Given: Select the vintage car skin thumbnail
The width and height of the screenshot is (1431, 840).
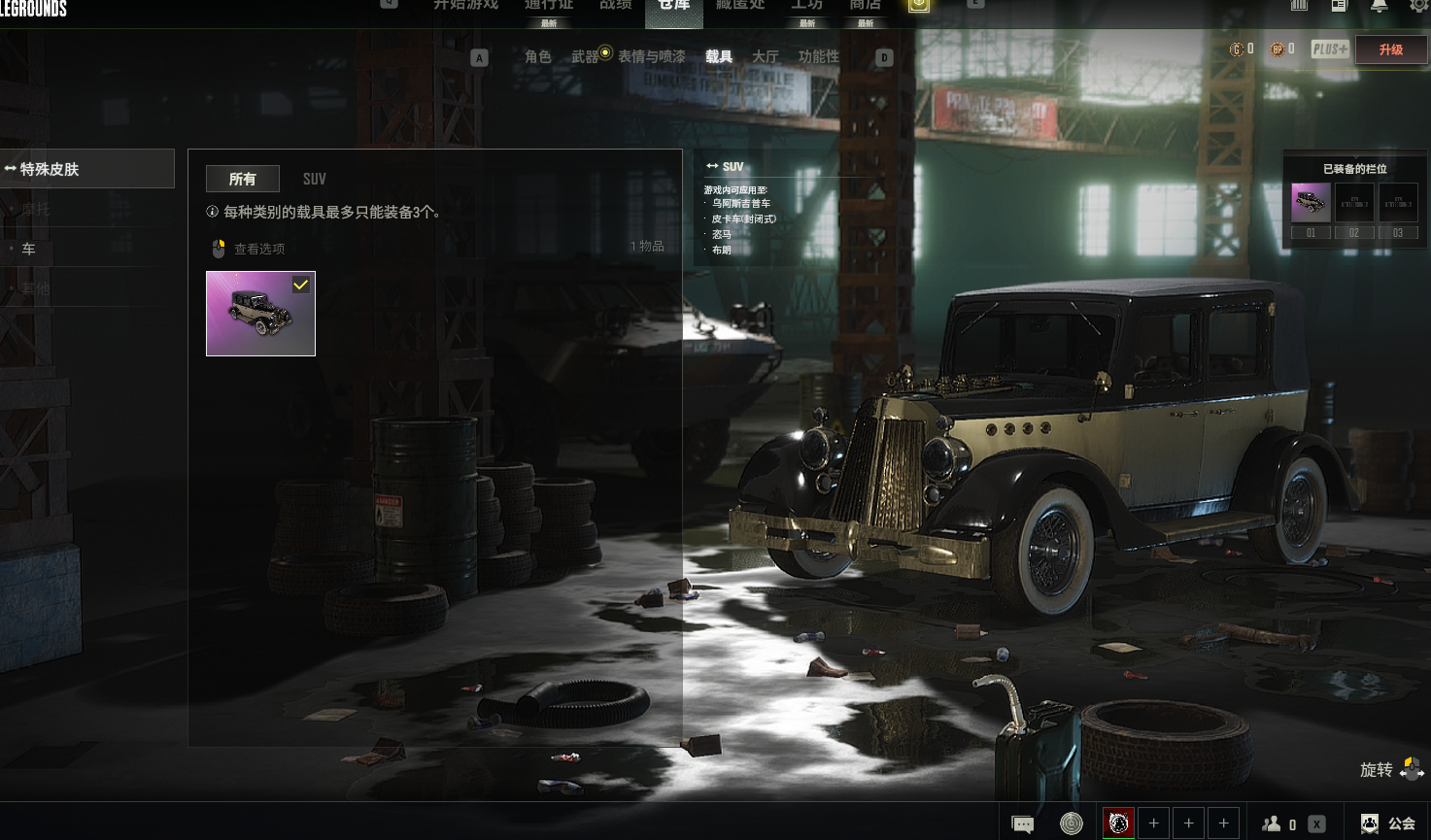Looking at the screenshot, I should (260, 314).
